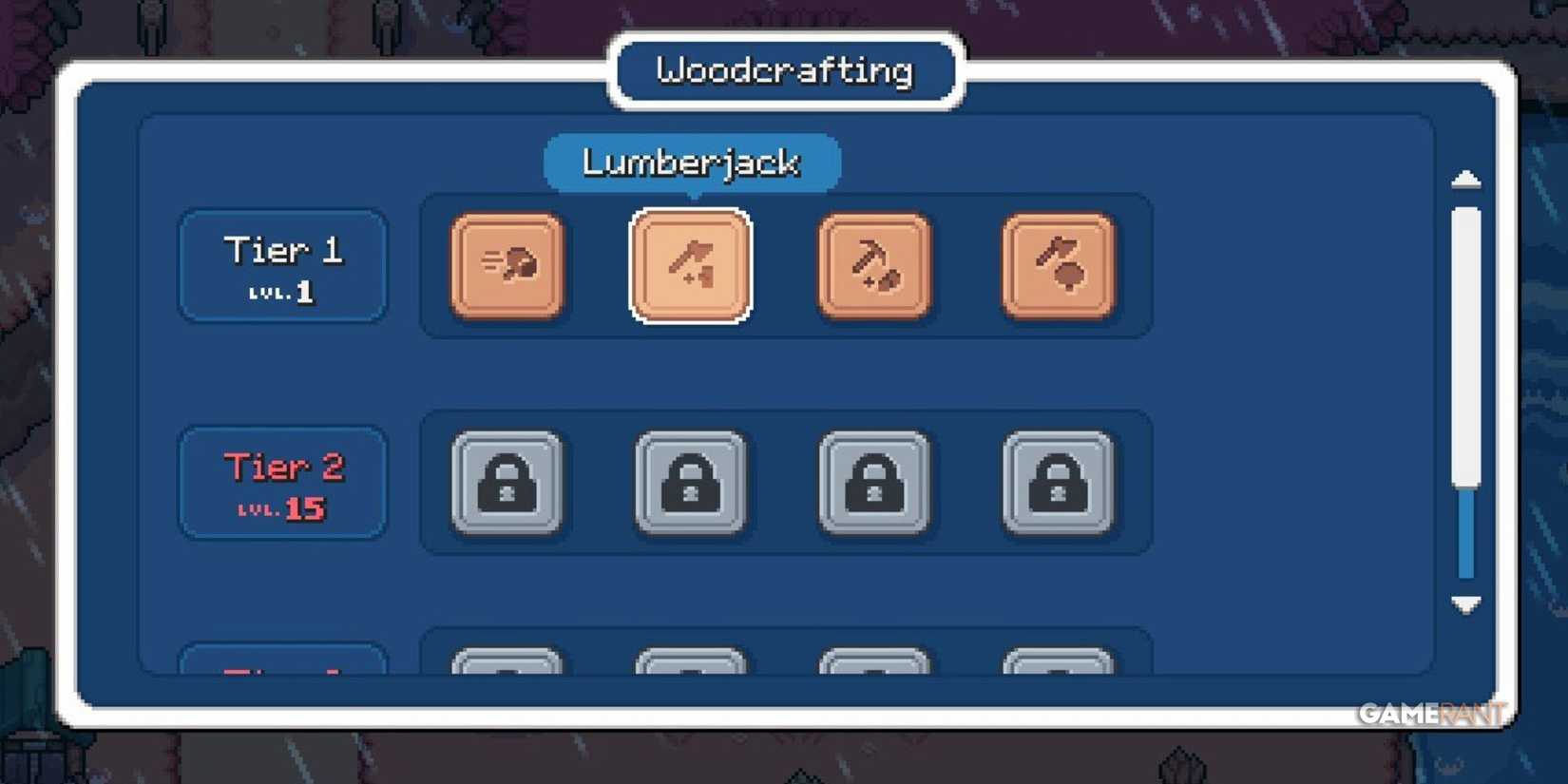Viewport: 1568px width, 784px height.
Task: Click the Tier 2 level 15 label
Action: click(x=281, y=485)
